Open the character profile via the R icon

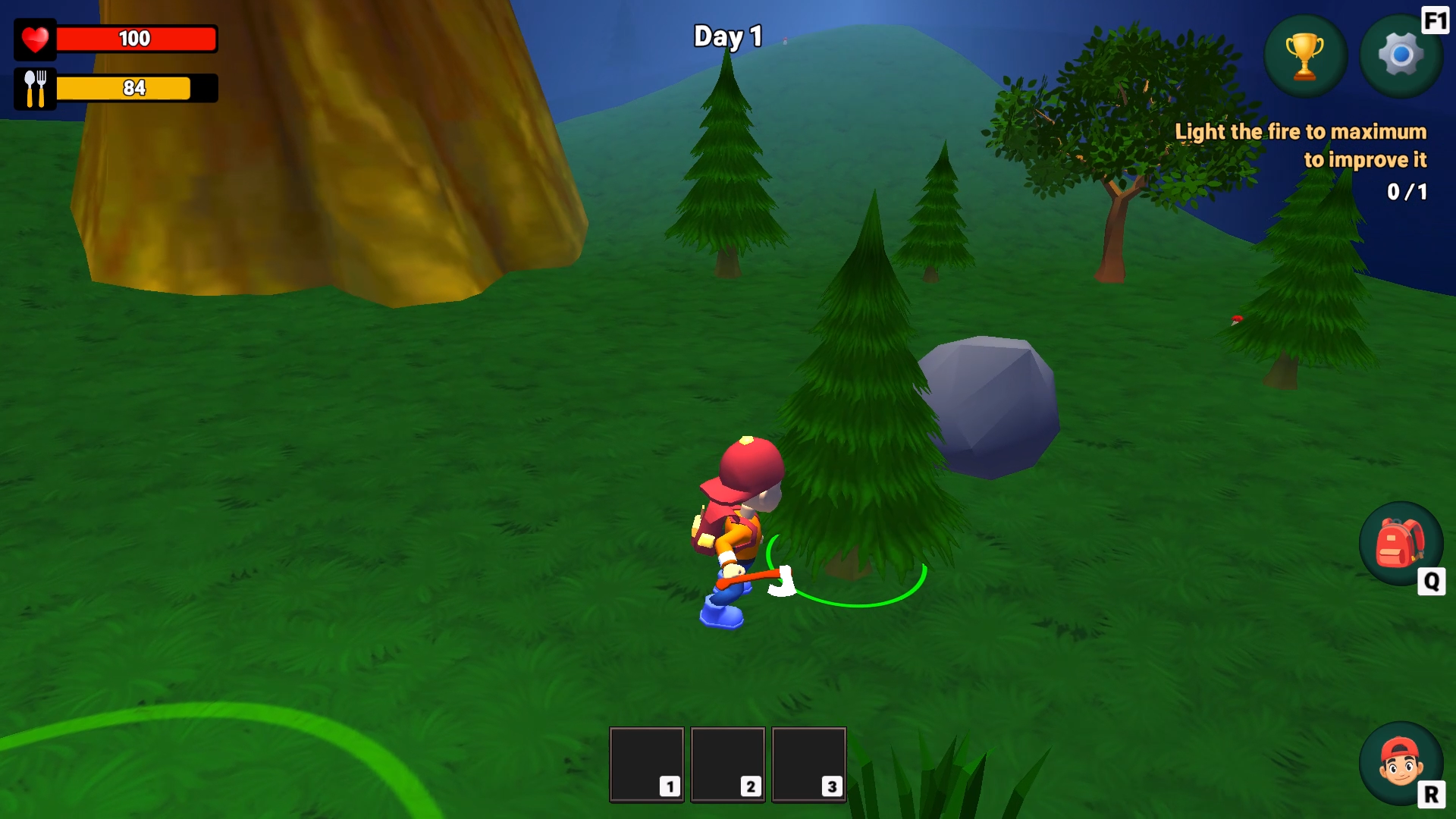click(1401, 764)
